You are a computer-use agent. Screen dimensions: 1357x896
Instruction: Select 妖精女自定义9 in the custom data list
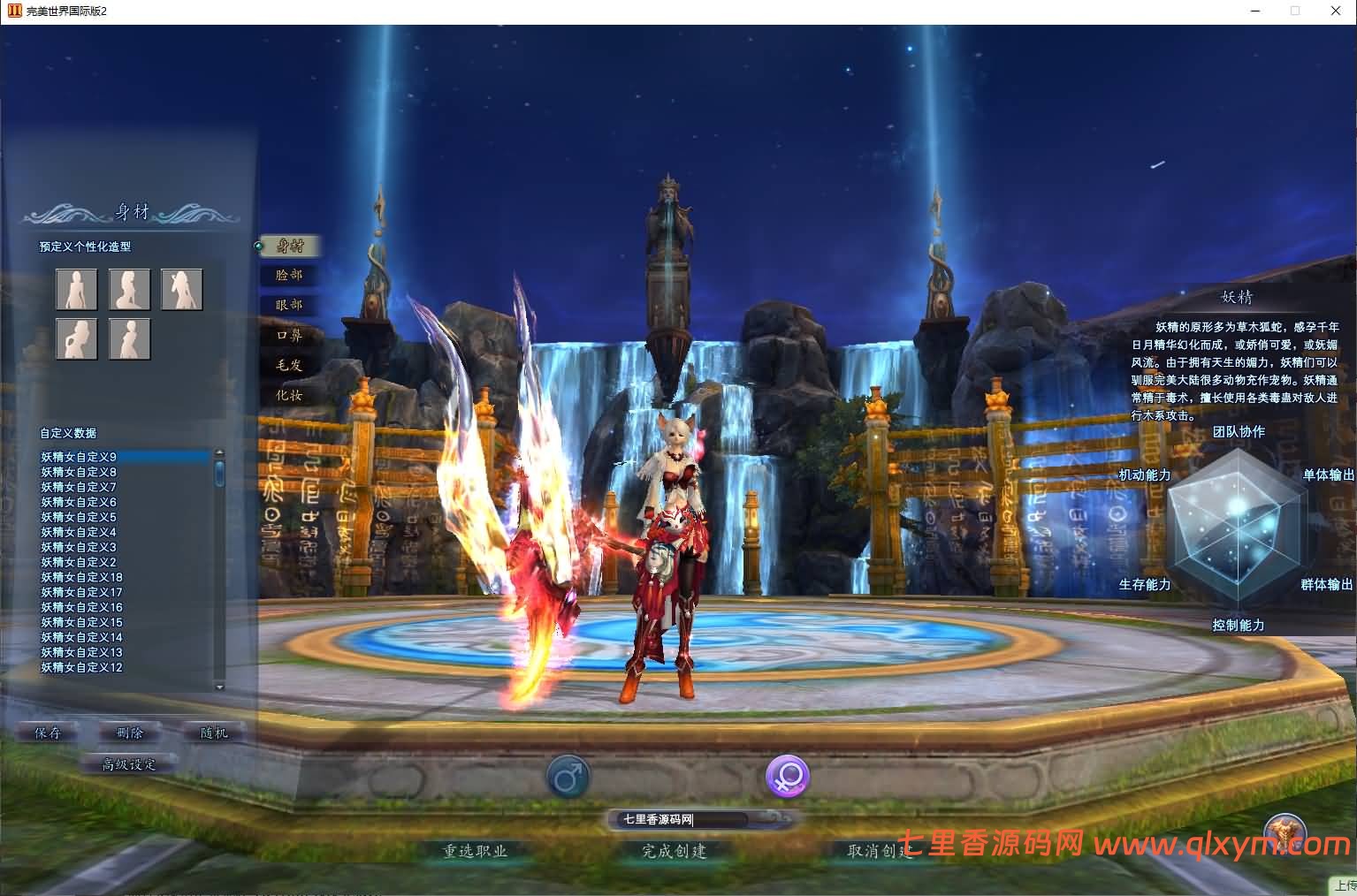[79, 456]
